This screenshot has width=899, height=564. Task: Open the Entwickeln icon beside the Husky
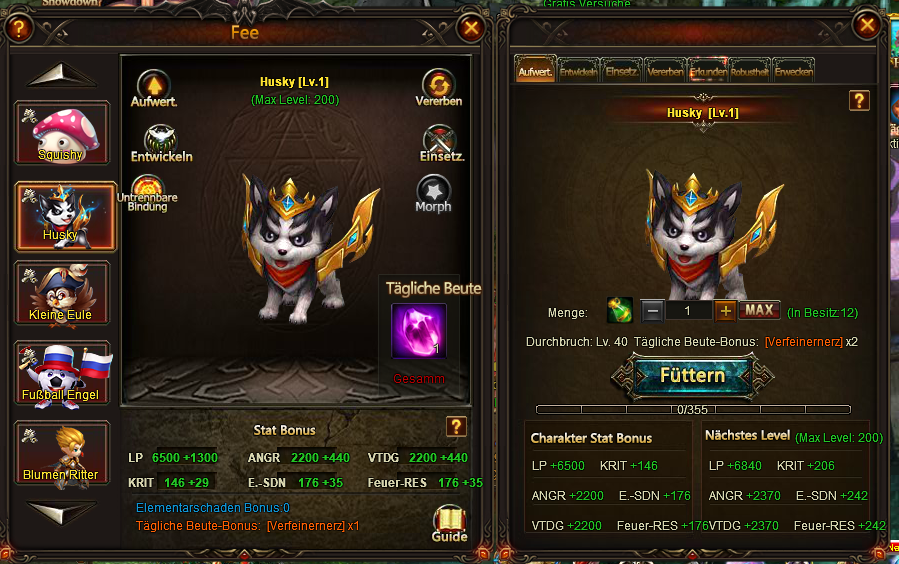coord(161,143)
